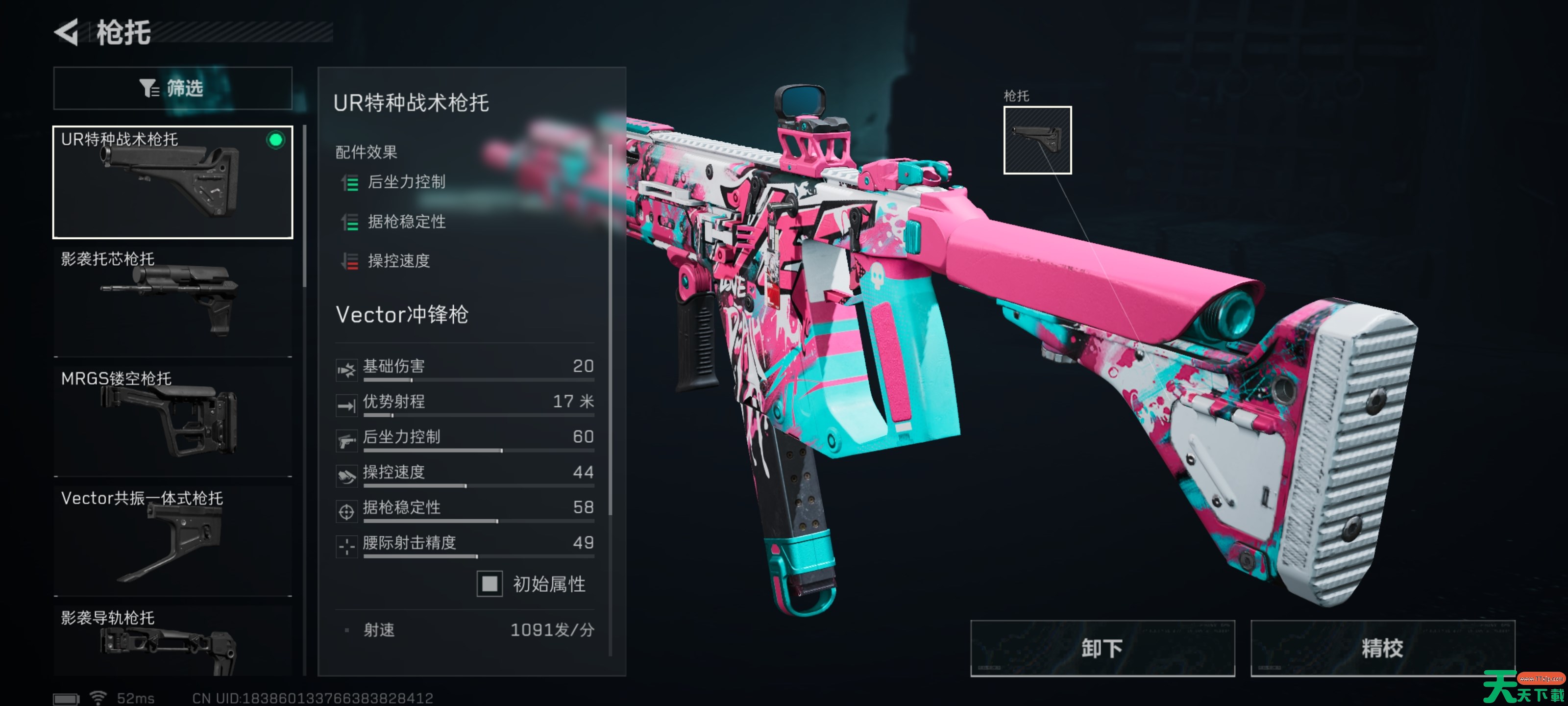1568x706 pixels.
Task: Select the 影袭导轨枪托 stock
Action: coord(172,649)
